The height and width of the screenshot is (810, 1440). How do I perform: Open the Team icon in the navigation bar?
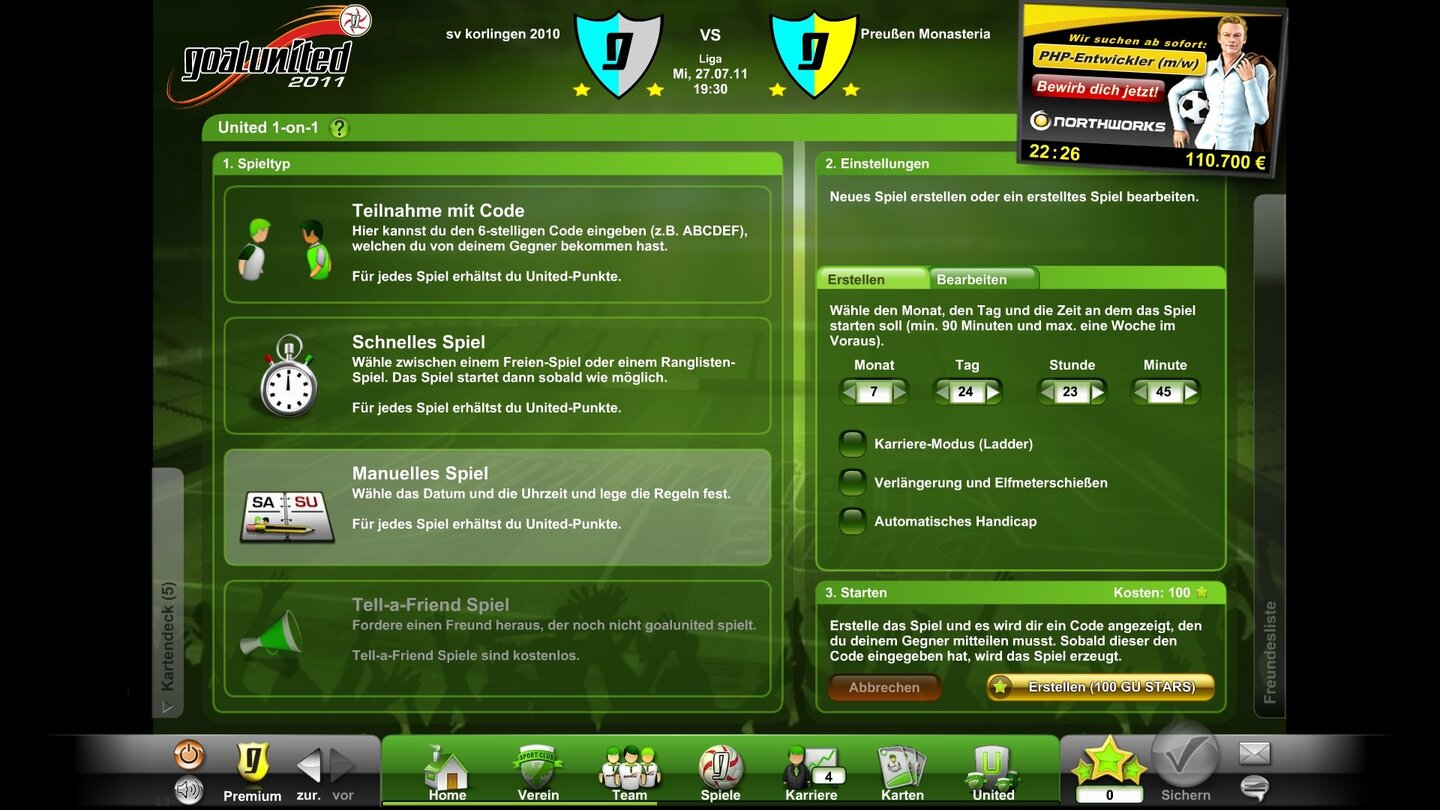(x=628, y=768)
